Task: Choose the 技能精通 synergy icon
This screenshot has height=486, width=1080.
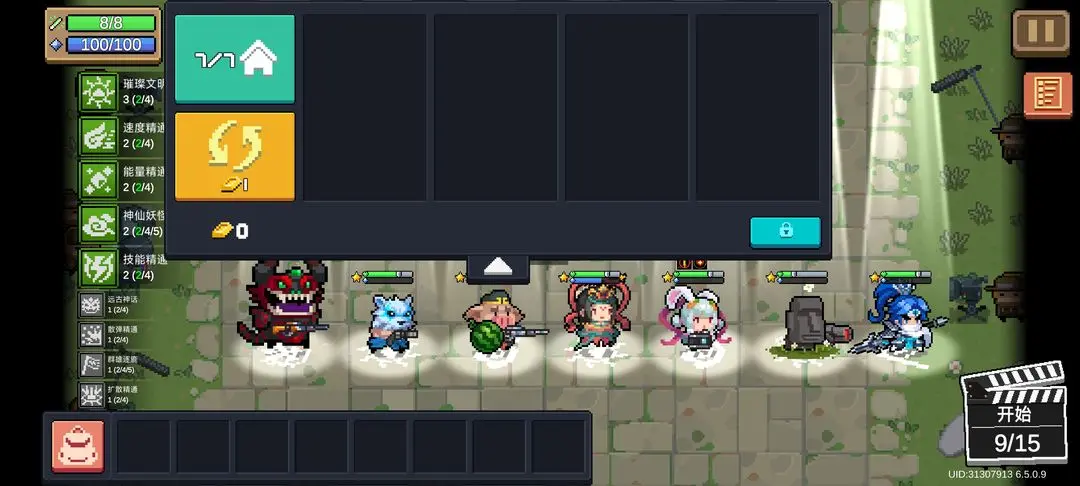Action: tap(99, 267)
